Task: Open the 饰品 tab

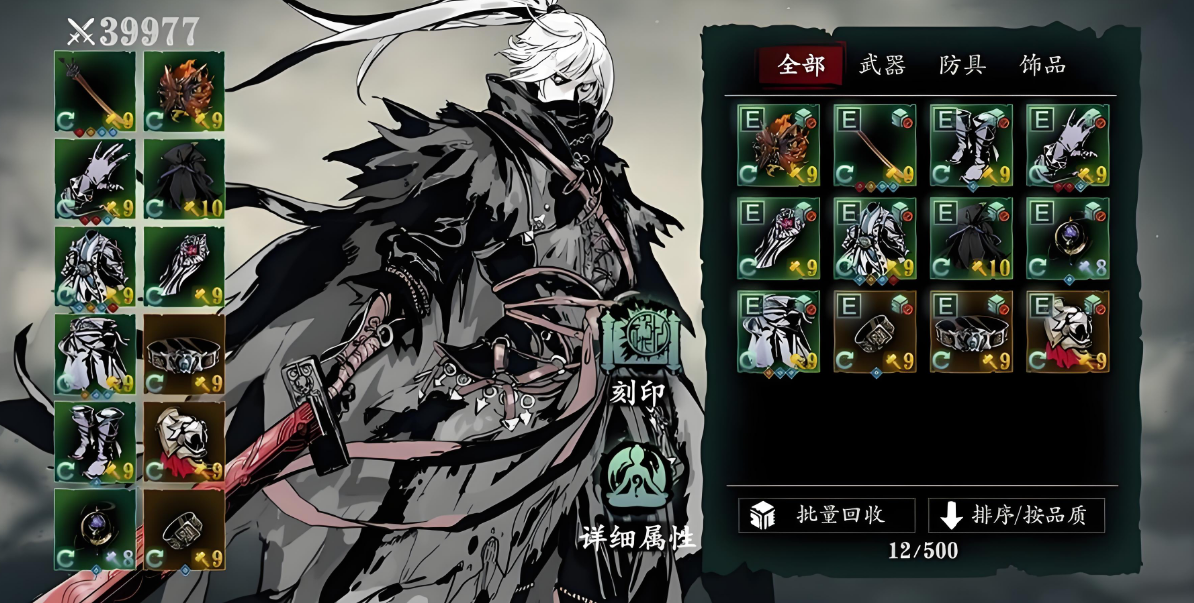Action: point(1042,66)
